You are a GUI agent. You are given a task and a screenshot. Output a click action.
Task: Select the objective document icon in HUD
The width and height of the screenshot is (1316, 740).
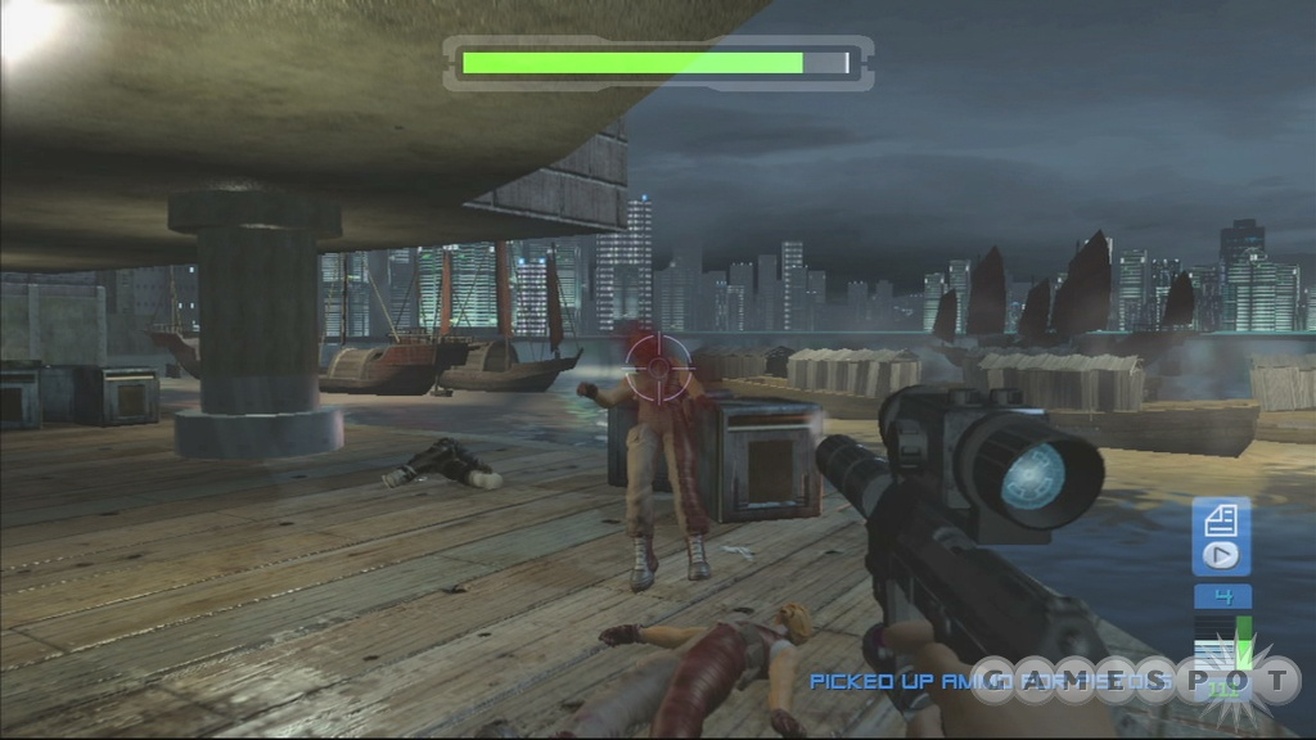[1222, 518]
